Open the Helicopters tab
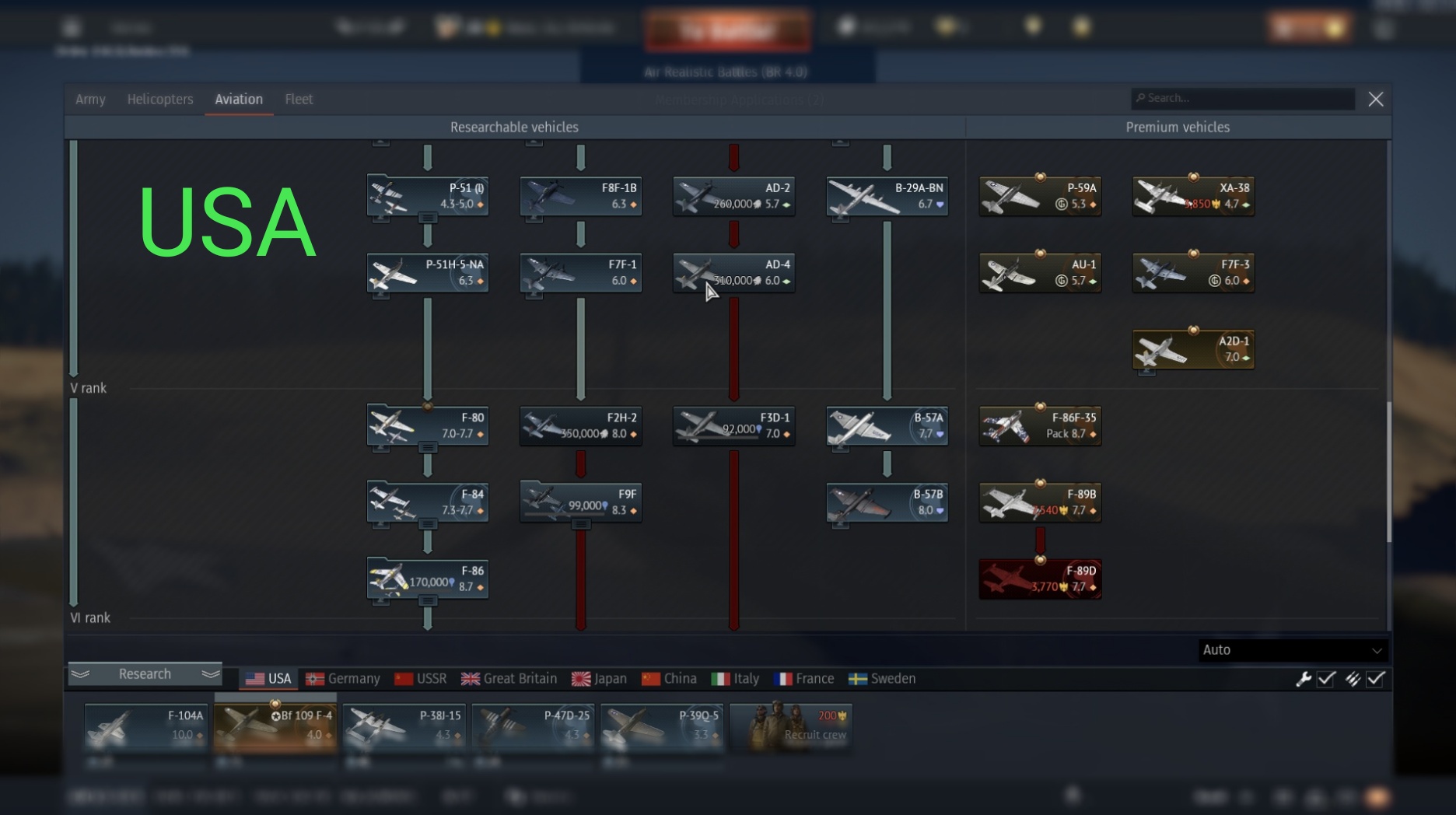Image resolution: width=1456 pixels, height=815 pixels. (160, 99)
